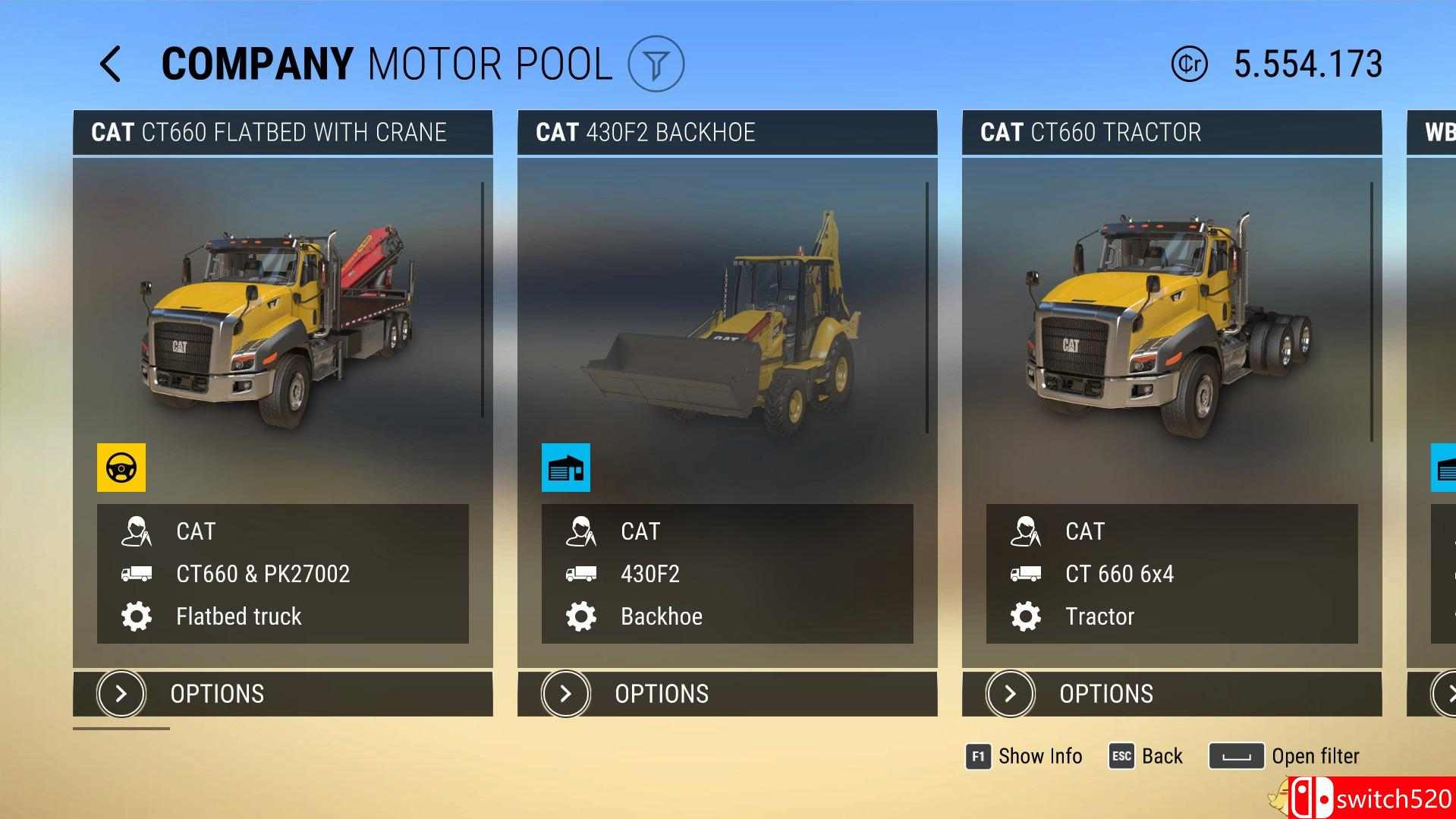This screenshot has height=819, width=1456.
Task: Click the partially visible chevron on the right edge
Action: pyautogui.click(x=1445, y=694)
